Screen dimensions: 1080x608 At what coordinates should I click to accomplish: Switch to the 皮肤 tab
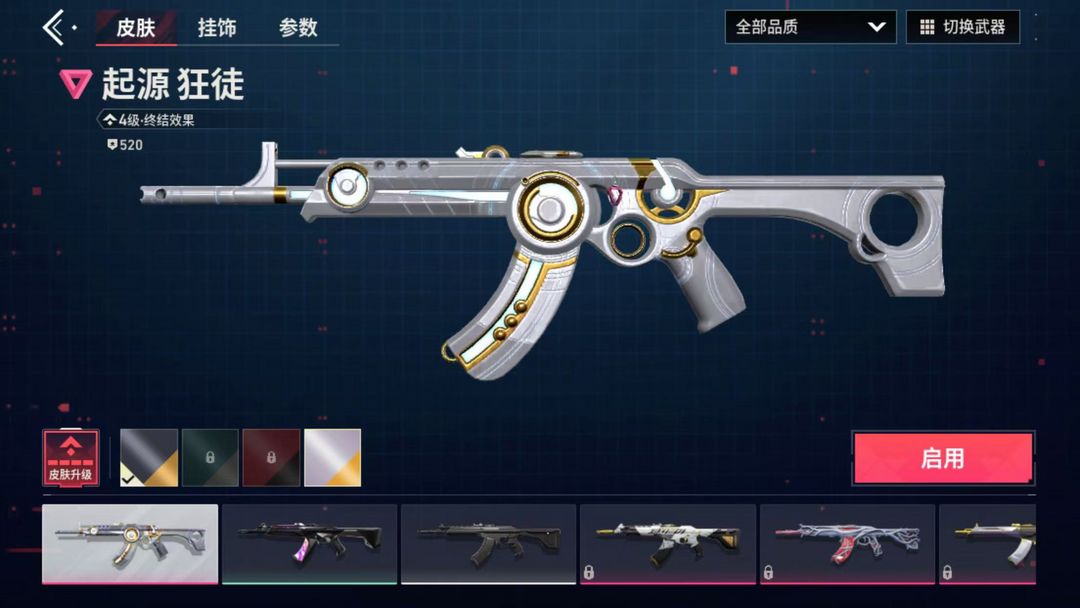[x=136, y=27]
